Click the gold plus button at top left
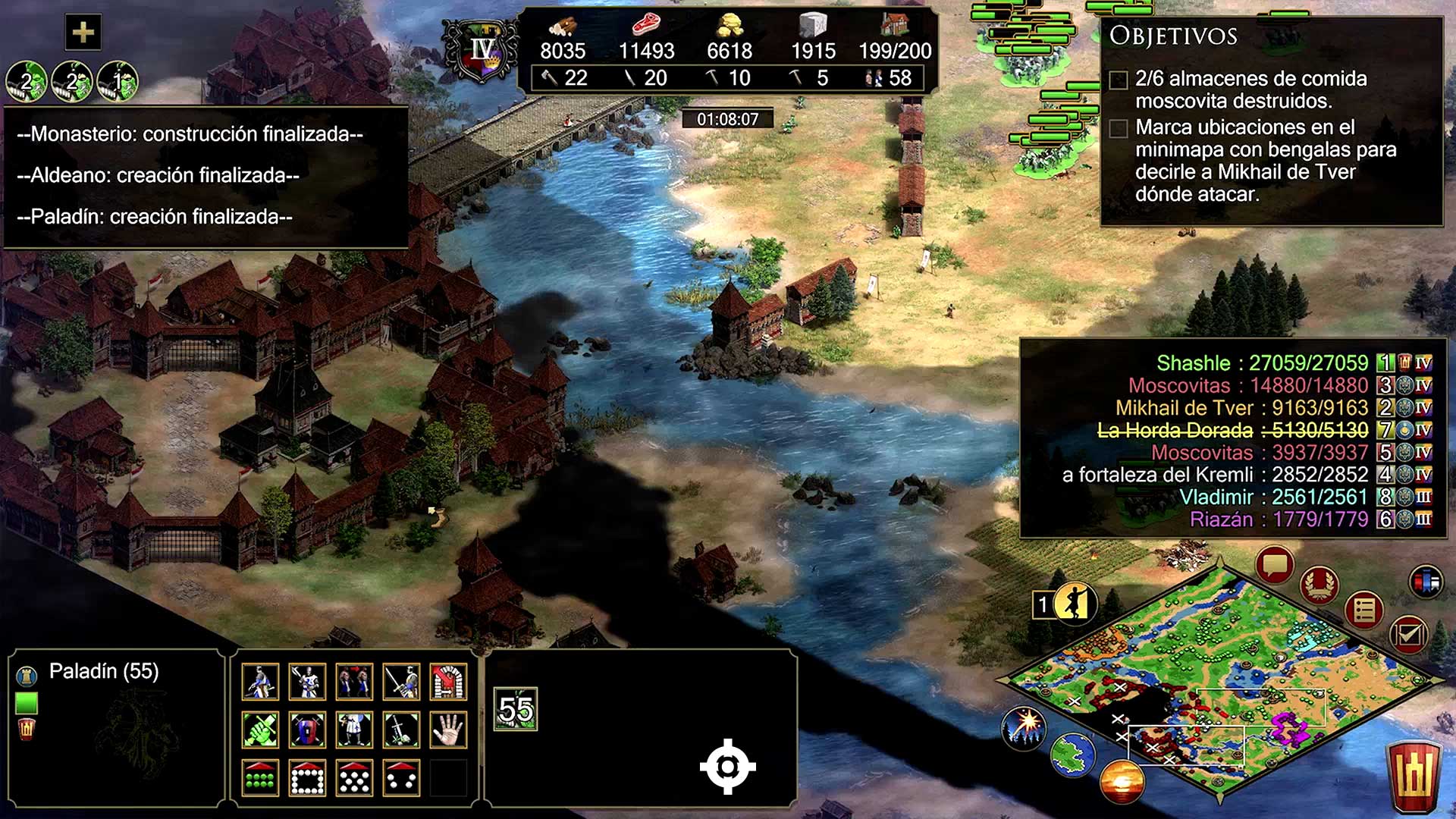This screenshot has width=1456, height=819. [83, 33]
